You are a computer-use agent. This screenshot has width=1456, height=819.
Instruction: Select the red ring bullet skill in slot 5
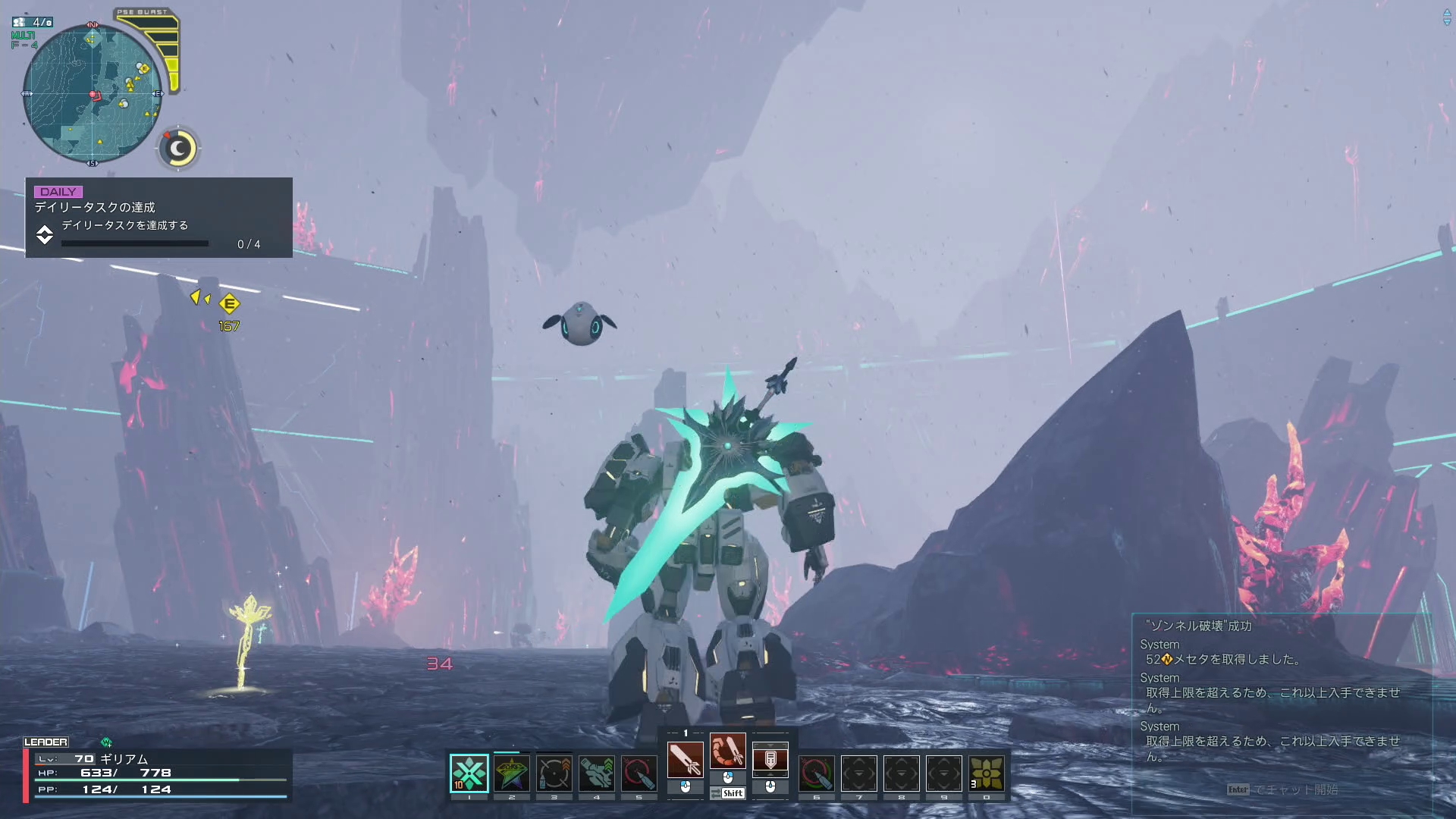639,773
